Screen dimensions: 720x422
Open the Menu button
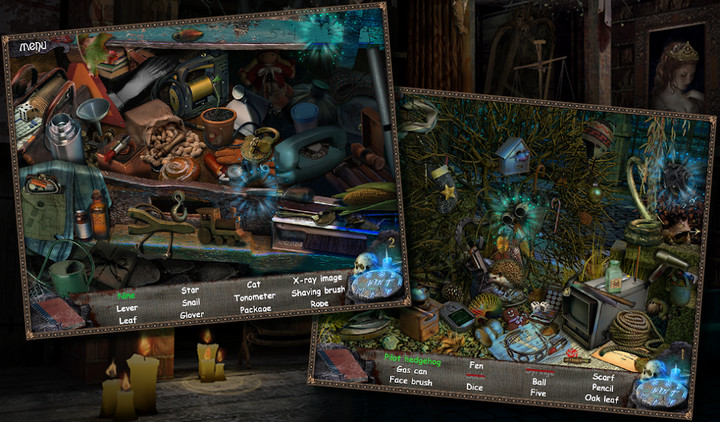[x=32, y=47]
